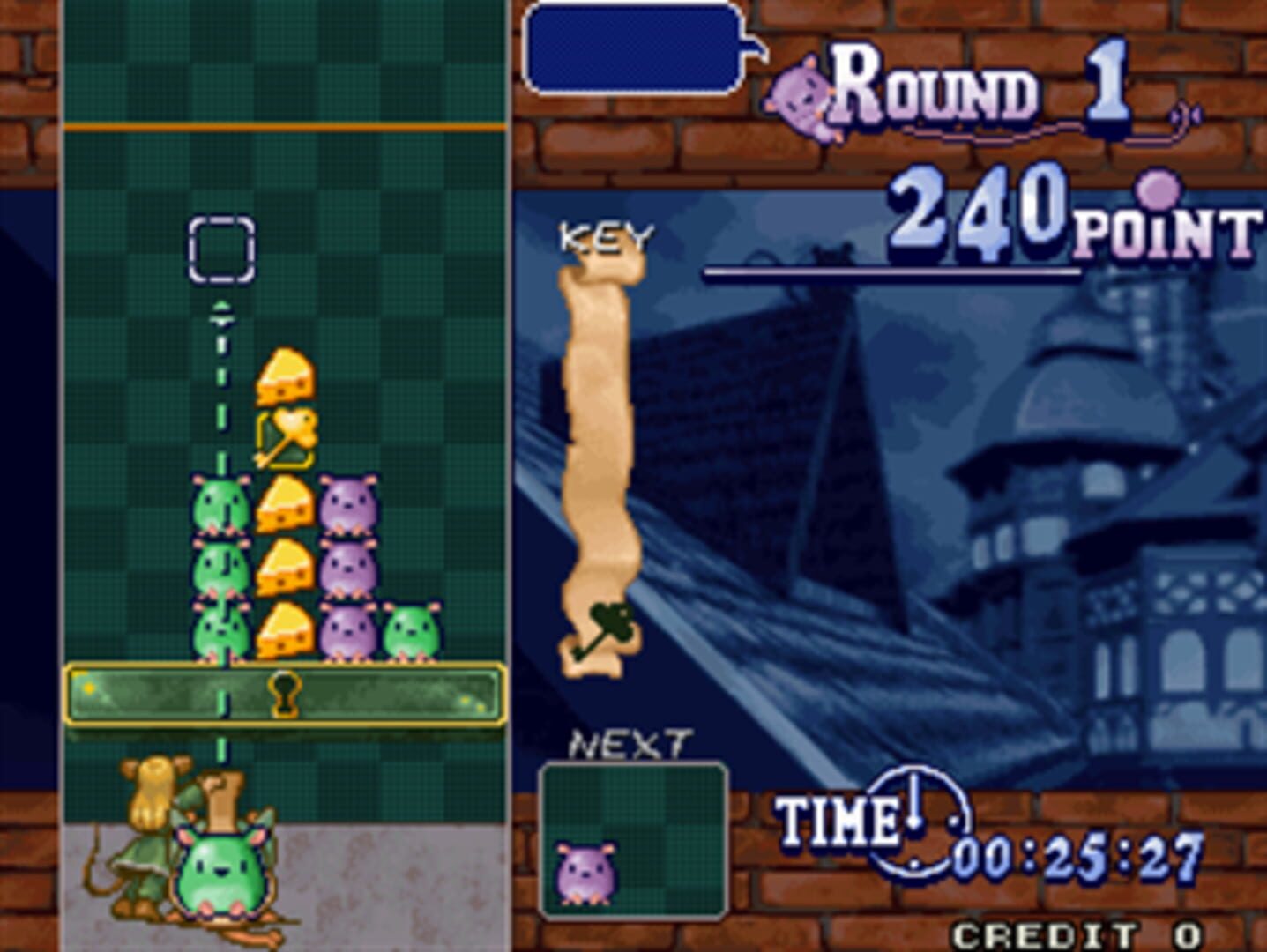Toggle the keyhole on the yellow lock bar
Image resolution: width=1267 pixels, height=952 pixels.
(x=284, y=692)
